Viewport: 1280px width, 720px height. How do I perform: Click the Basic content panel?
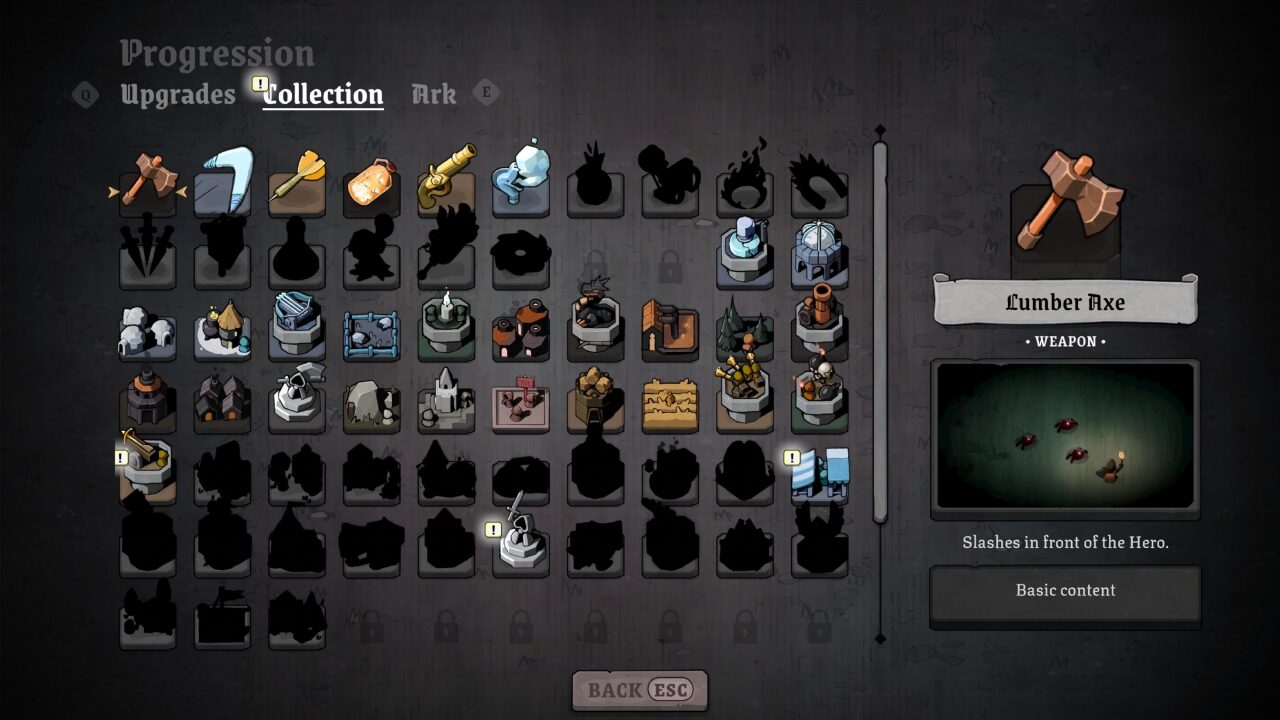tap(1065, 590)
